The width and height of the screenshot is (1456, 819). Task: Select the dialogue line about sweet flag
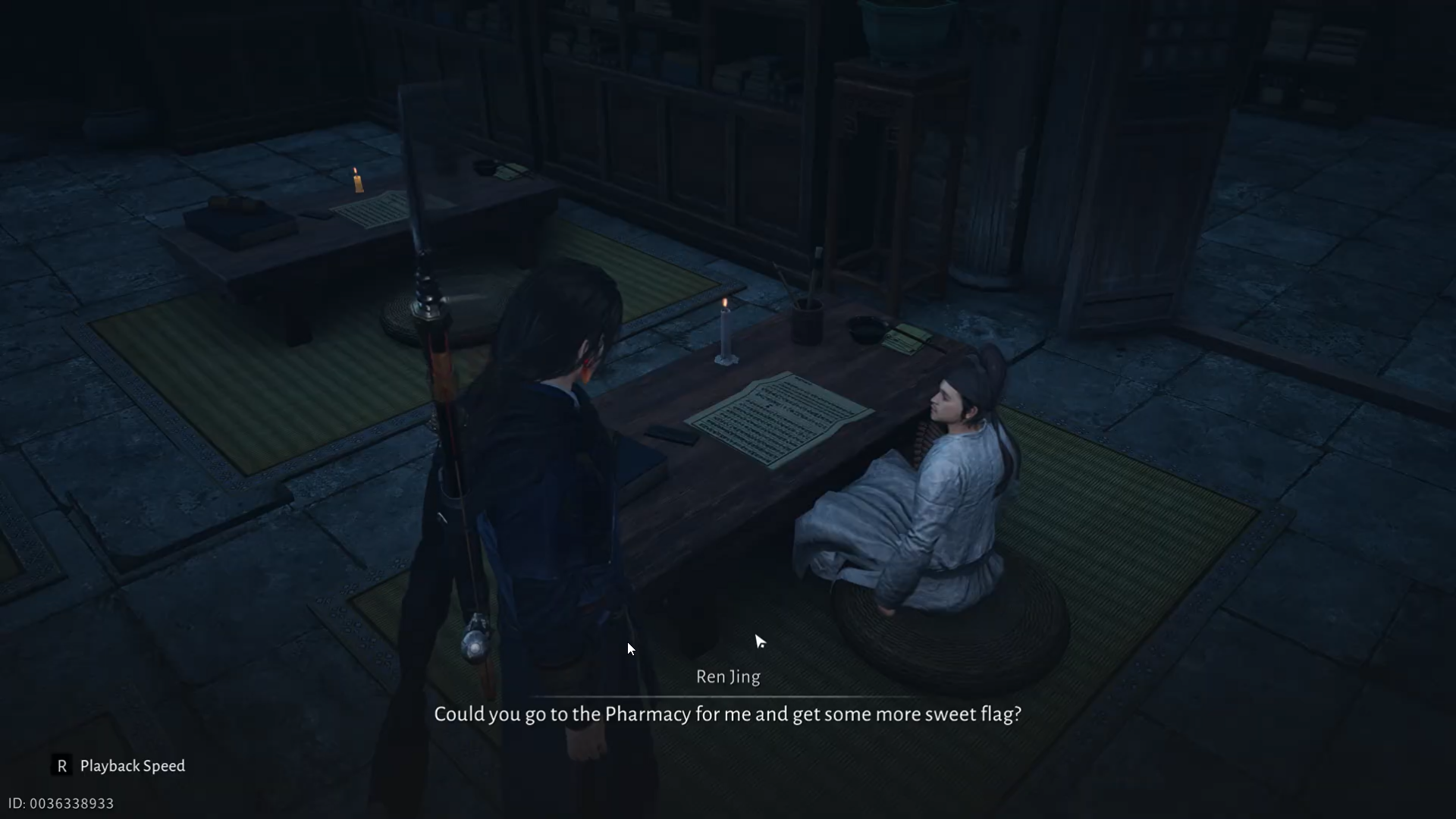[x=726, y=714]
